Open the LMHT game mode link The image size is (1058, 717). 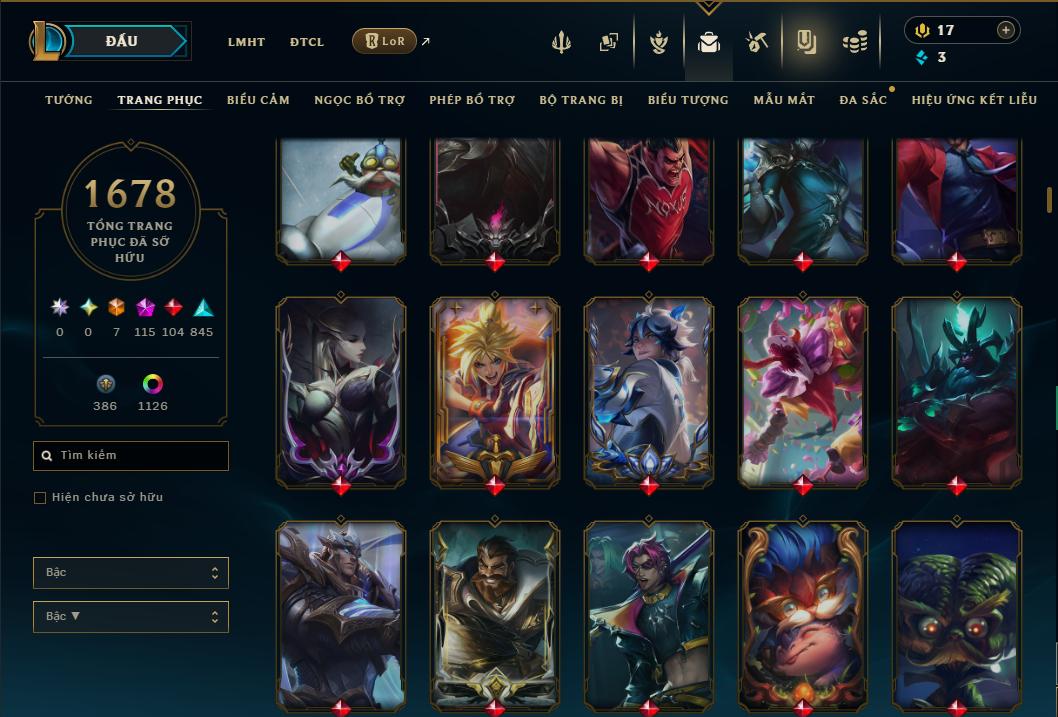pos(246,42)
